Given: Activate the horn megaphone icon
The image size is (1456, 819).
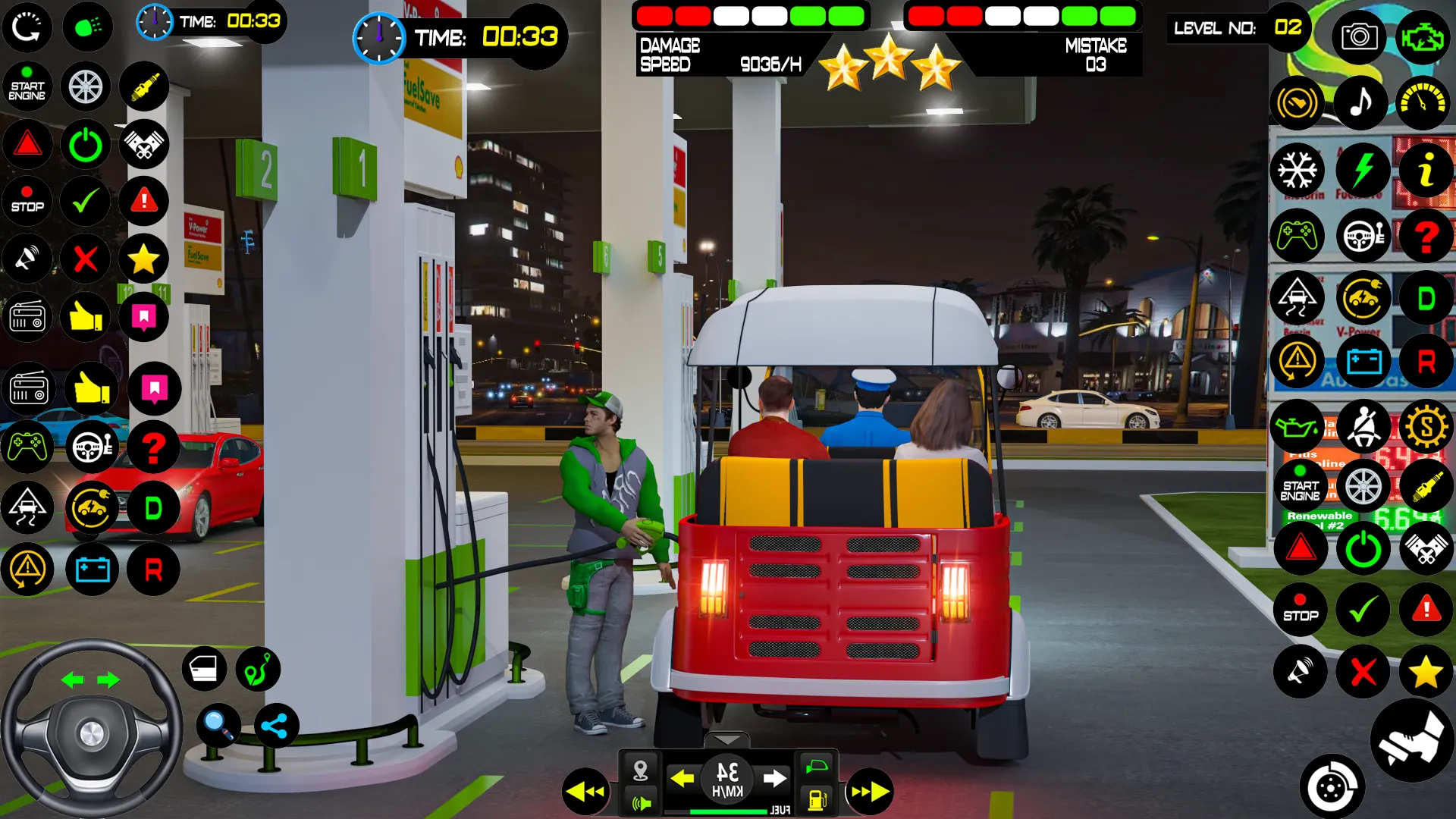Looking at the screenshot, I should coord(27,259).
